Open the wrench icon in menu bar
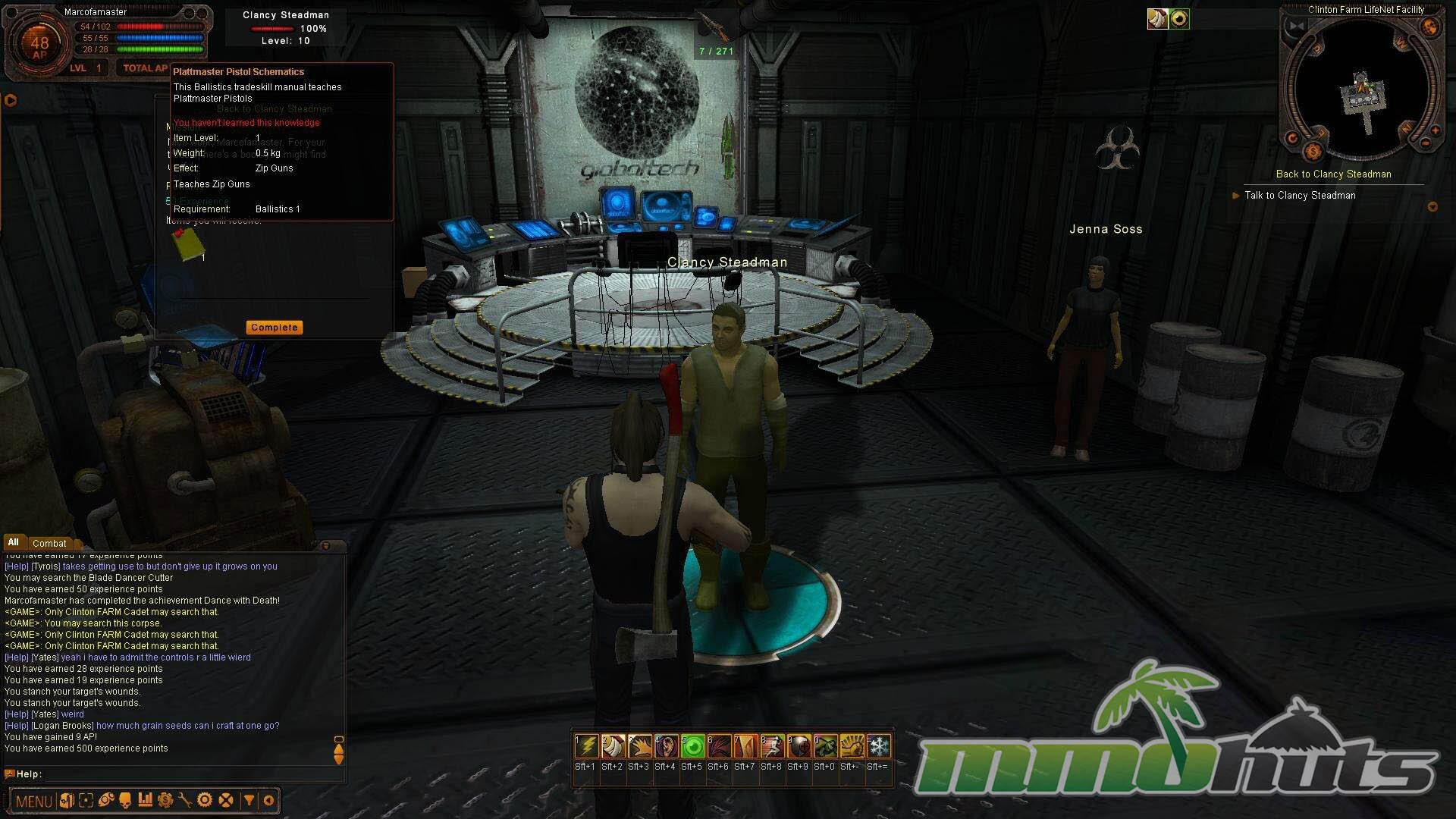 tap(184, 800)
